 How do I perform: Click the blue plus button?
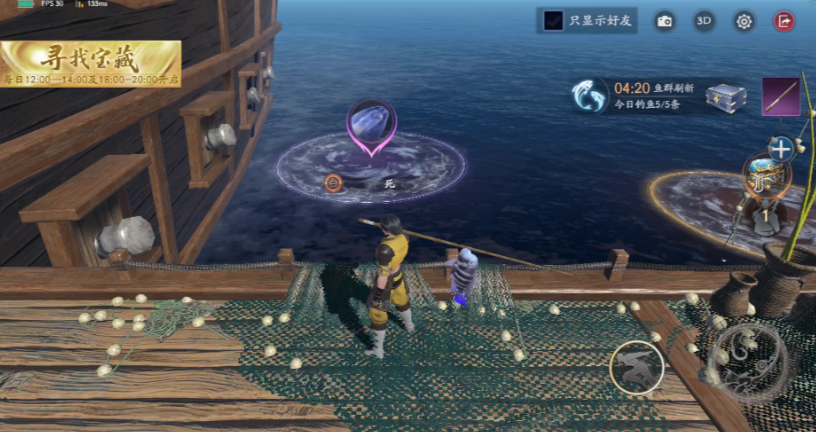780,149
